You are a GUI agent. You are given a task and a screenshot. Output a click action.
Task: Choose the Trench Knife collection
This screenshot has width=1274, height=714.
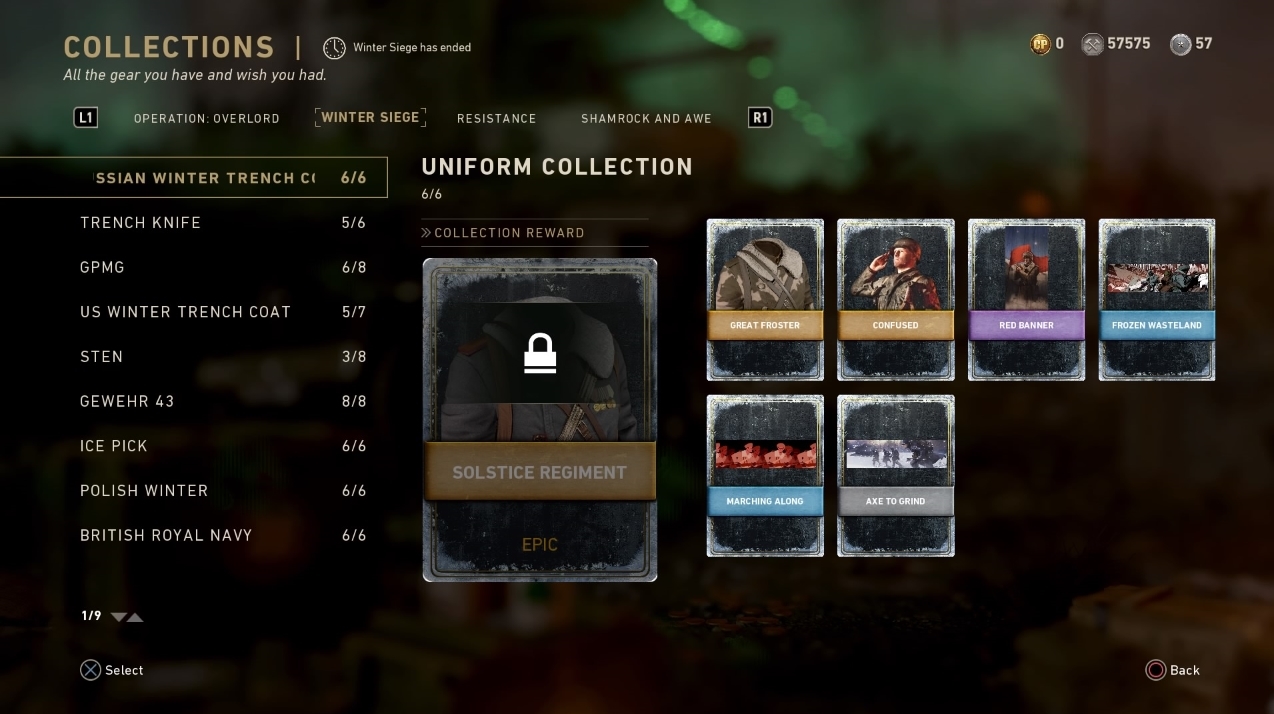222,223
